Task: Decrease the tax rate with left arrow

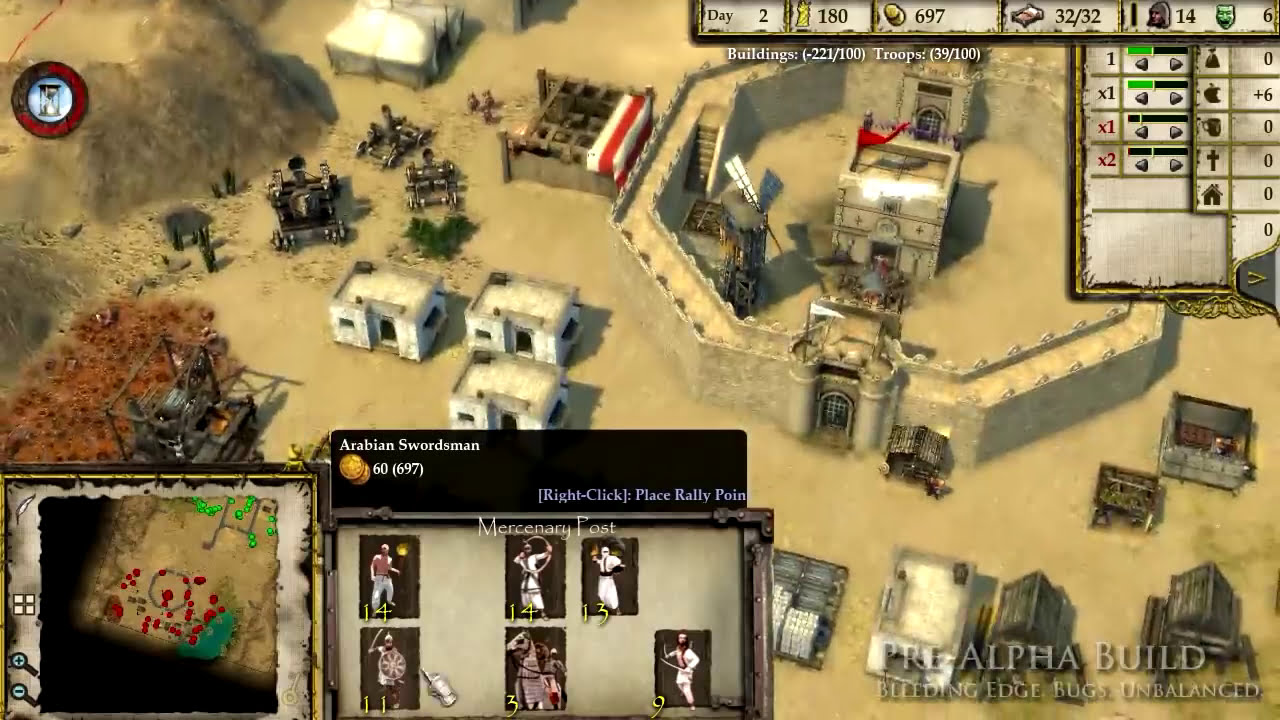Action: pyautogui.click(x=1141, y=64)
